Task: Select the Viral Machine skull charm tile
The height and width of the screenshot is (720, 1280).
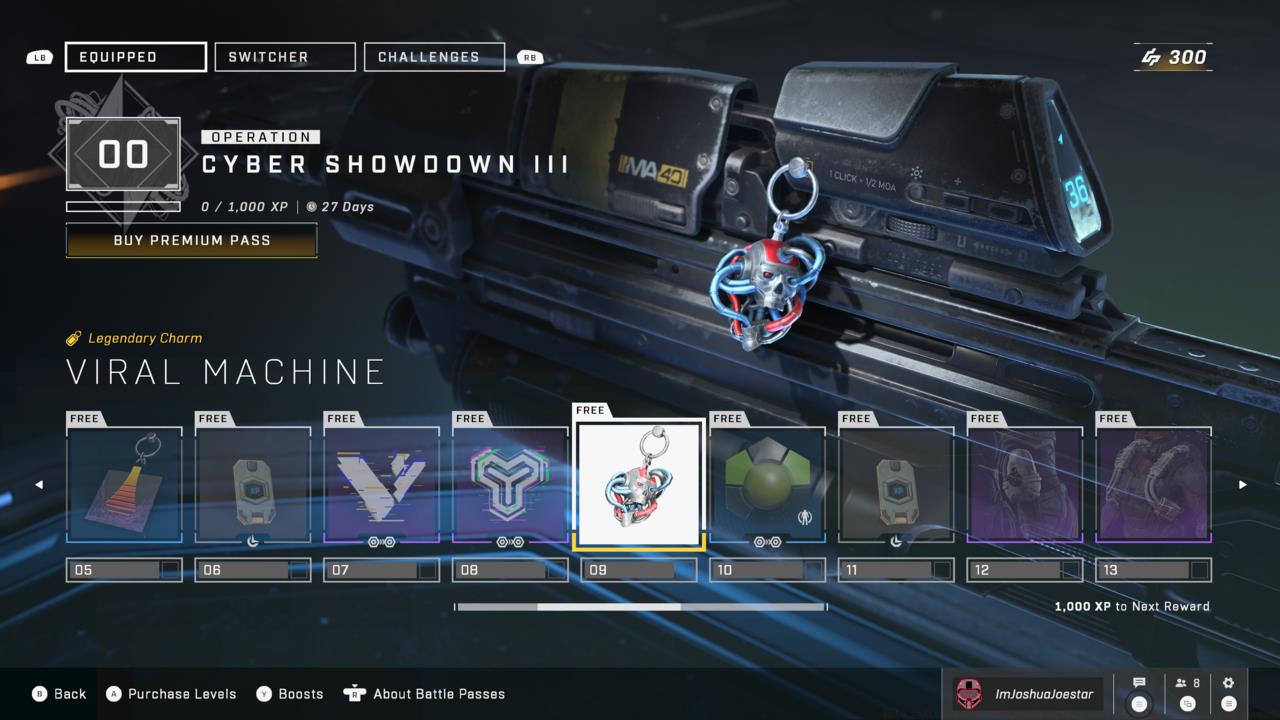Action: (x=639, y=483)
